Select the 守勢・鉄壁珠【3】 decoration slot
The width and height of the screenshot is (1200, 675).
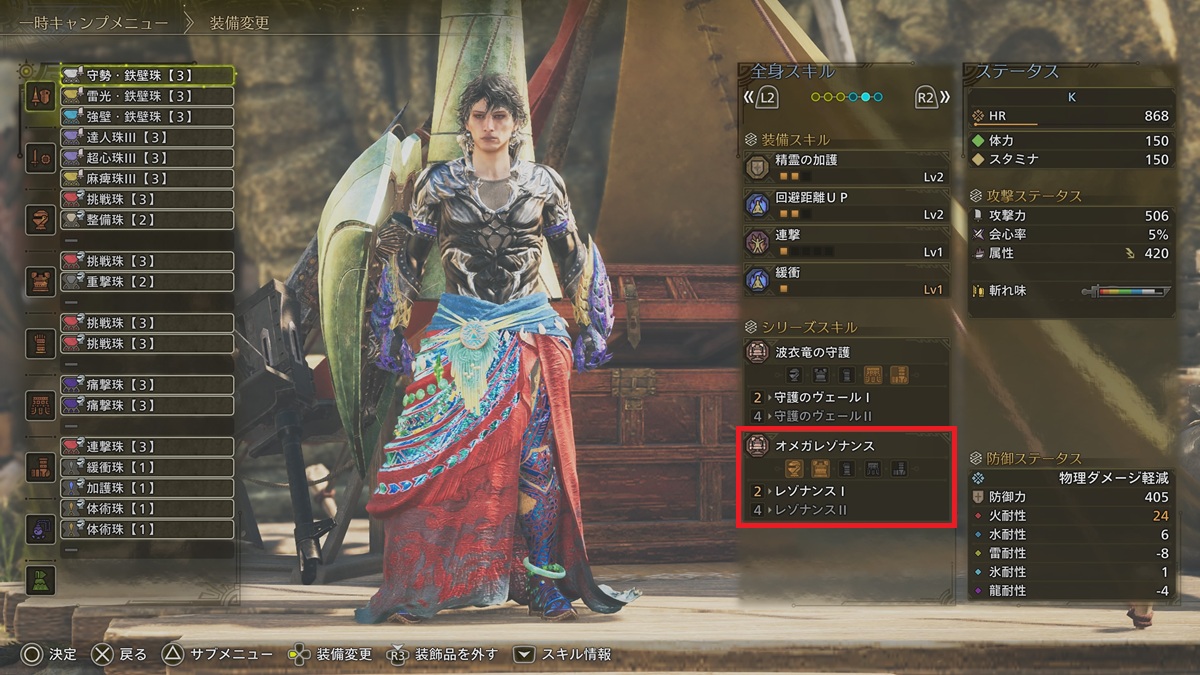146,75
